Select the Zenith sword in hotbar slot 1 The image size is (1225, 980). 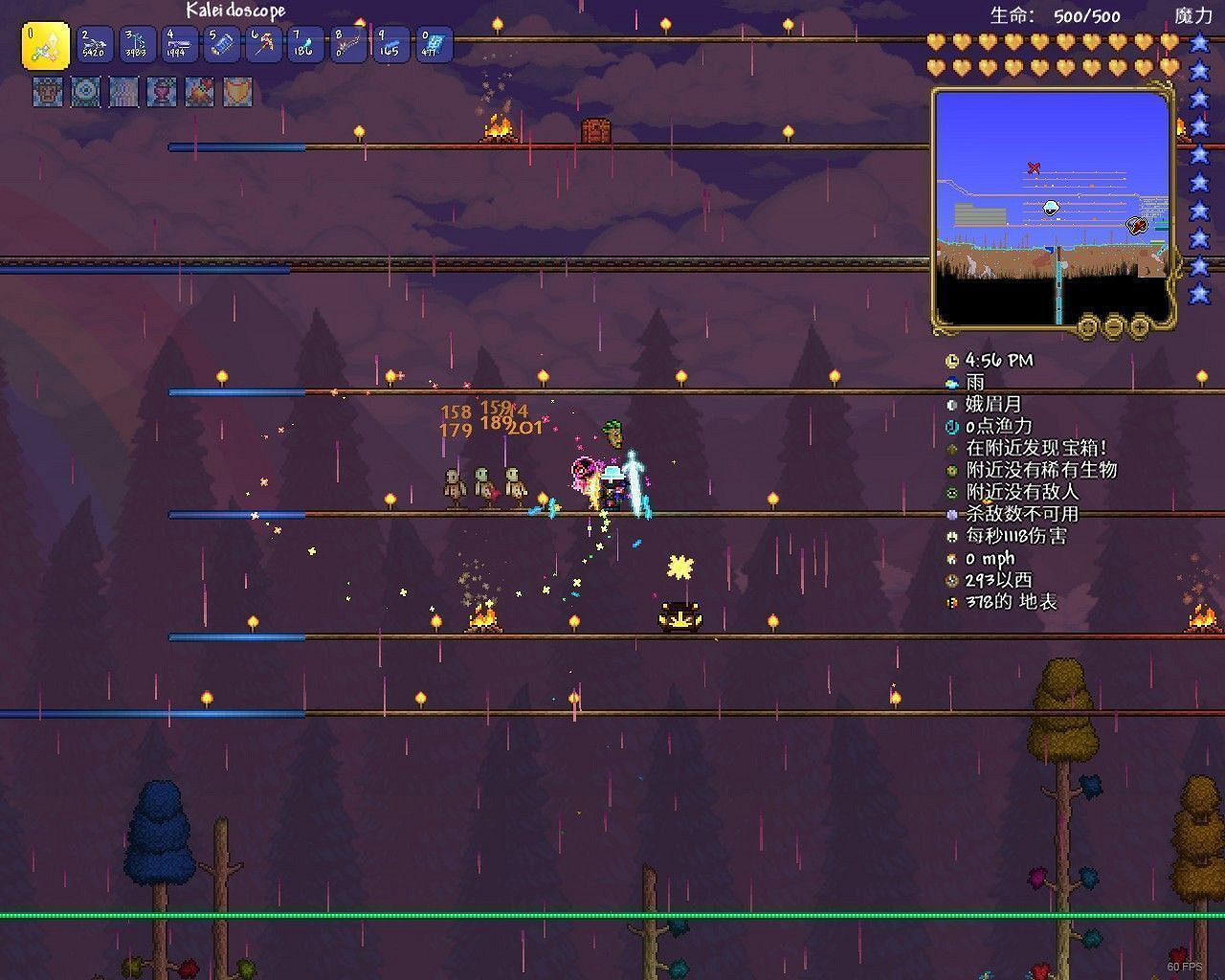44,45
